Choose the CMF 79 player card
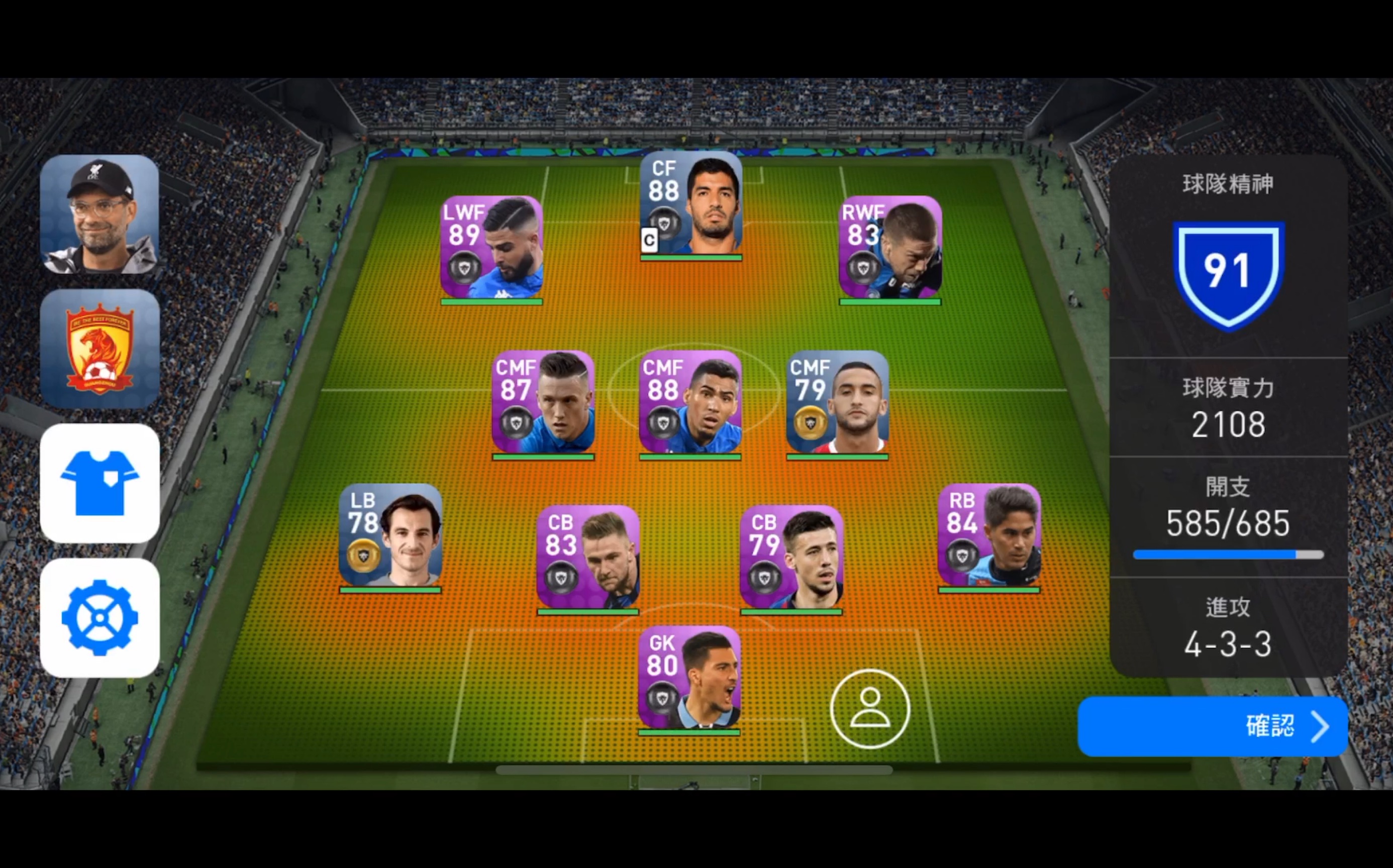Viewport: 1393px width, 868px height. pos(837,403)
